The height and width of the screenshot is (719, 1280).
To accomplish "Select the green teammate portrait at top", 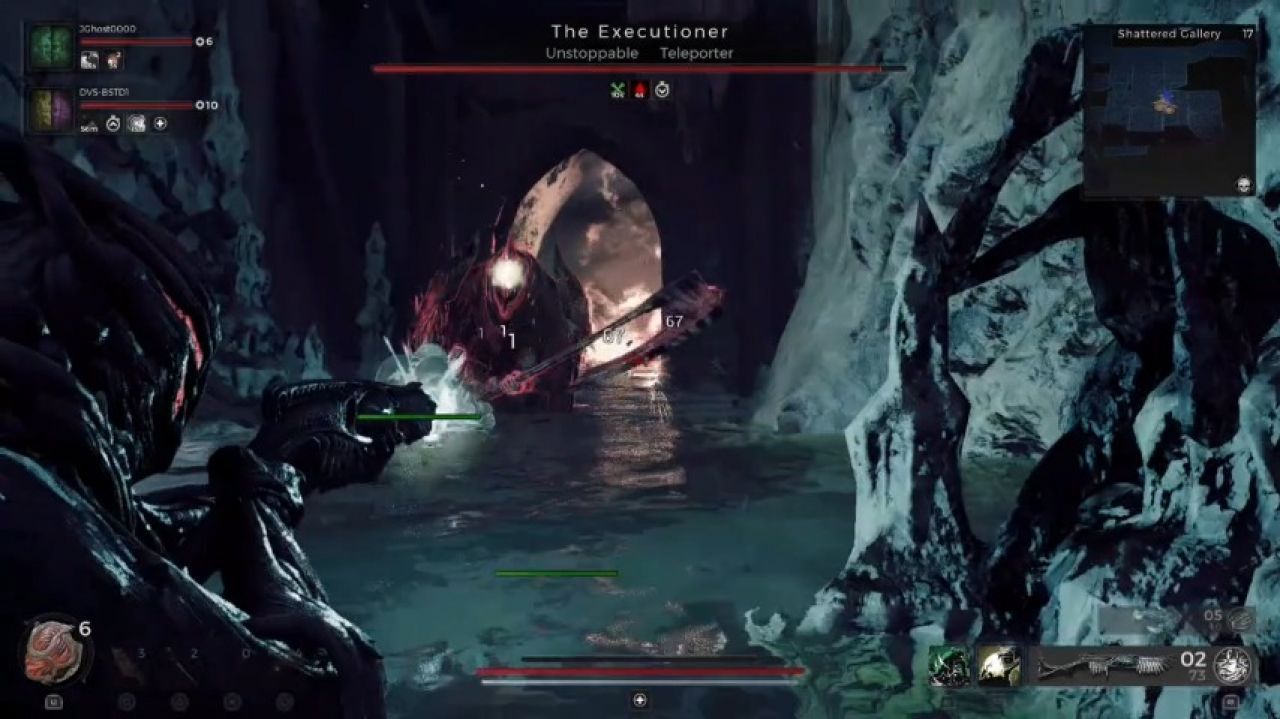I will coord(51,47).
